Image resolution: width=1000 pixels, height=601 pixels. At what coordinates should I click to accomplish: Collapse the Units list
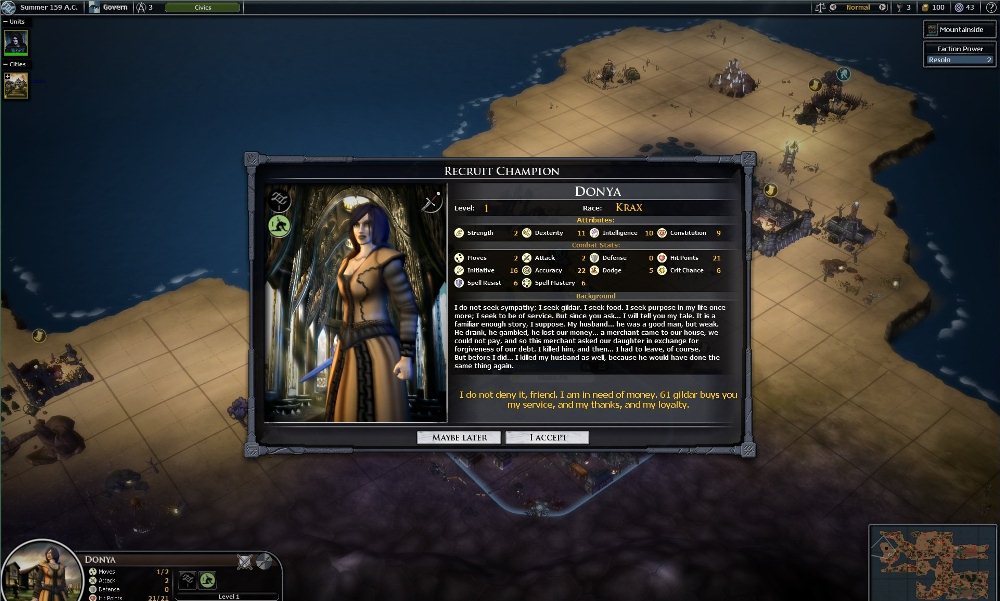[5, 22]
